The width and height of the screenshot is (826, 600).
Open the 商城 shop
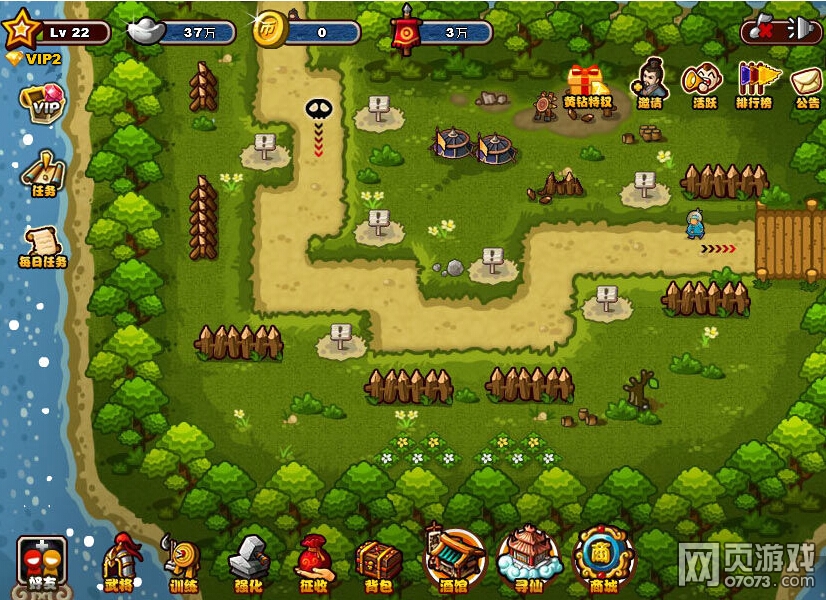(x=604, y=557)
